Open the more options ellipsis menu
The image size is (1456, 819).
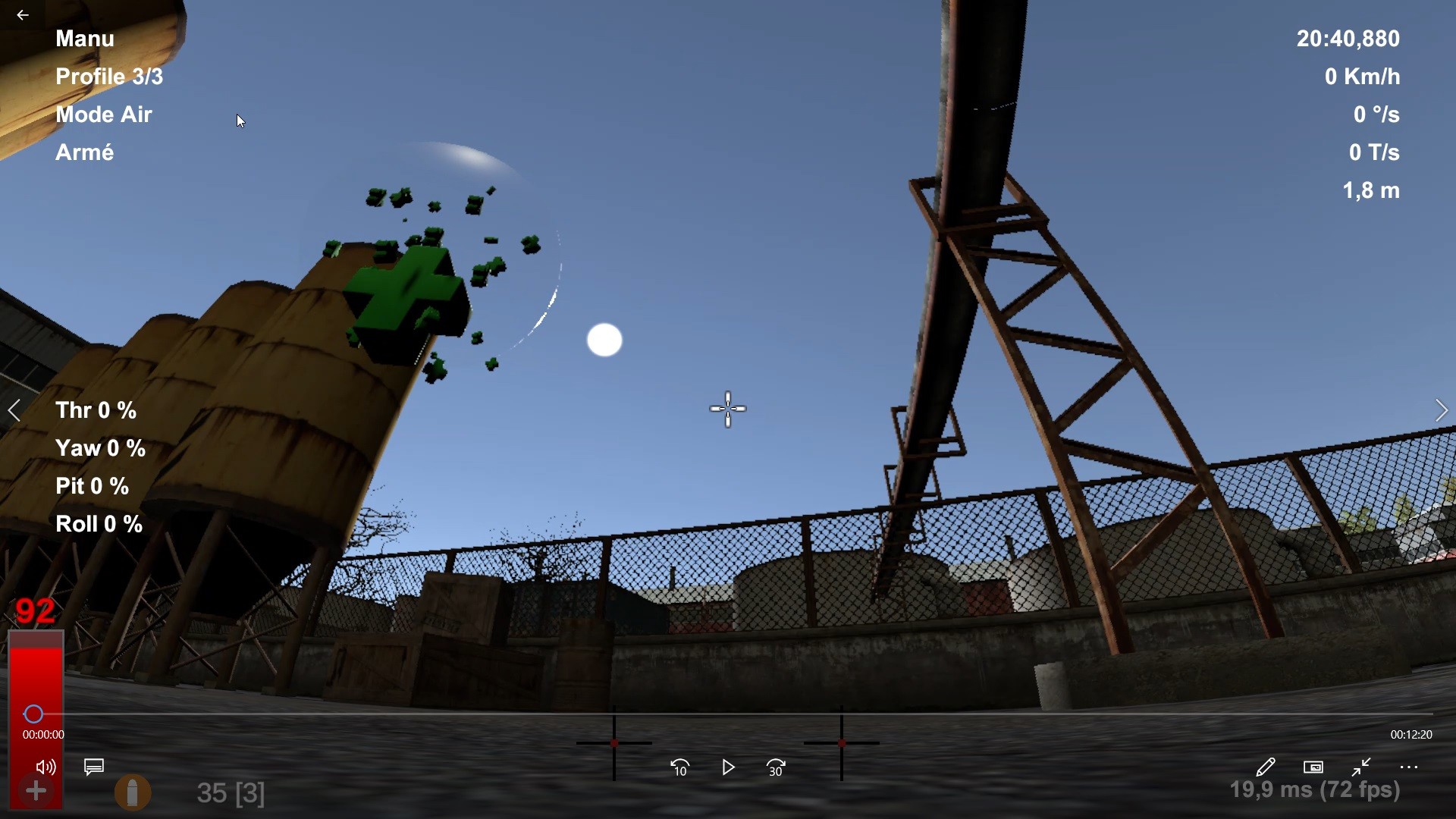coord(1409,767)
